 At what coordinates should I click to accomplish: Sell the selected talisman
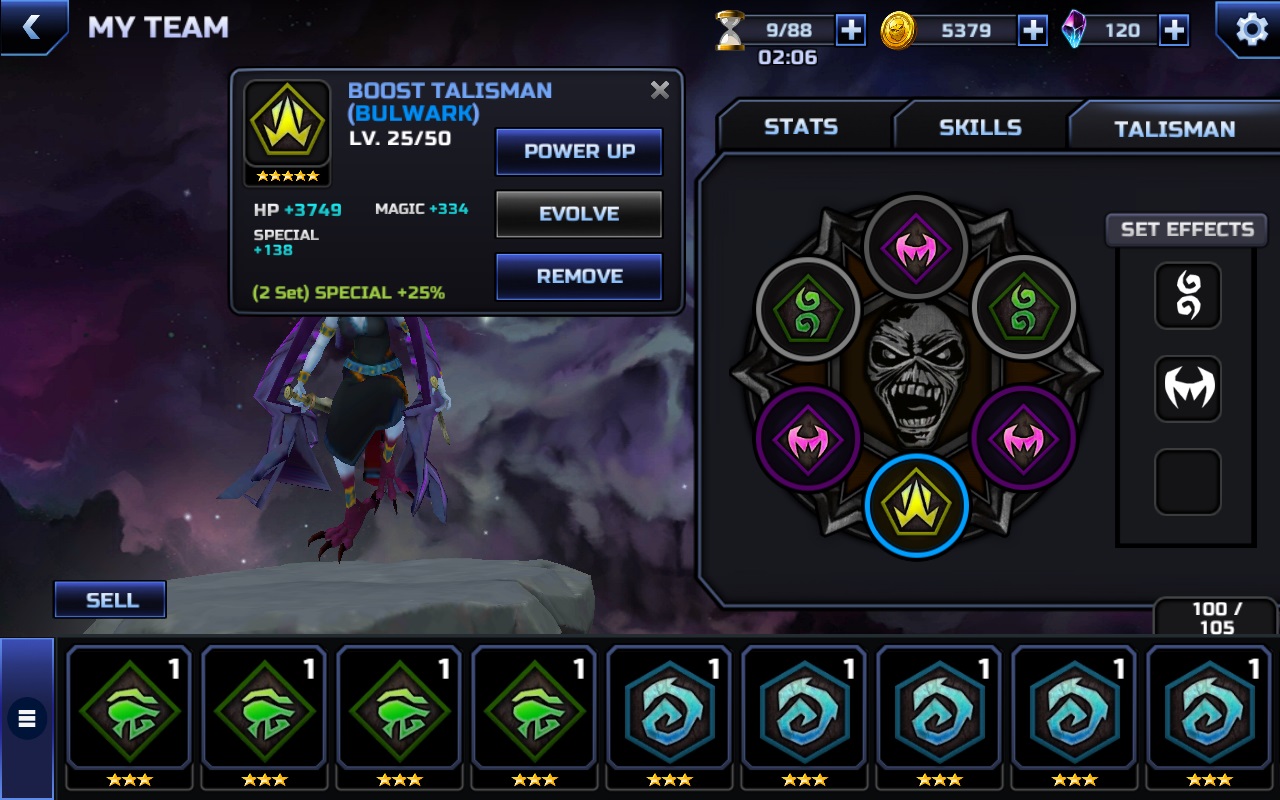111,600
